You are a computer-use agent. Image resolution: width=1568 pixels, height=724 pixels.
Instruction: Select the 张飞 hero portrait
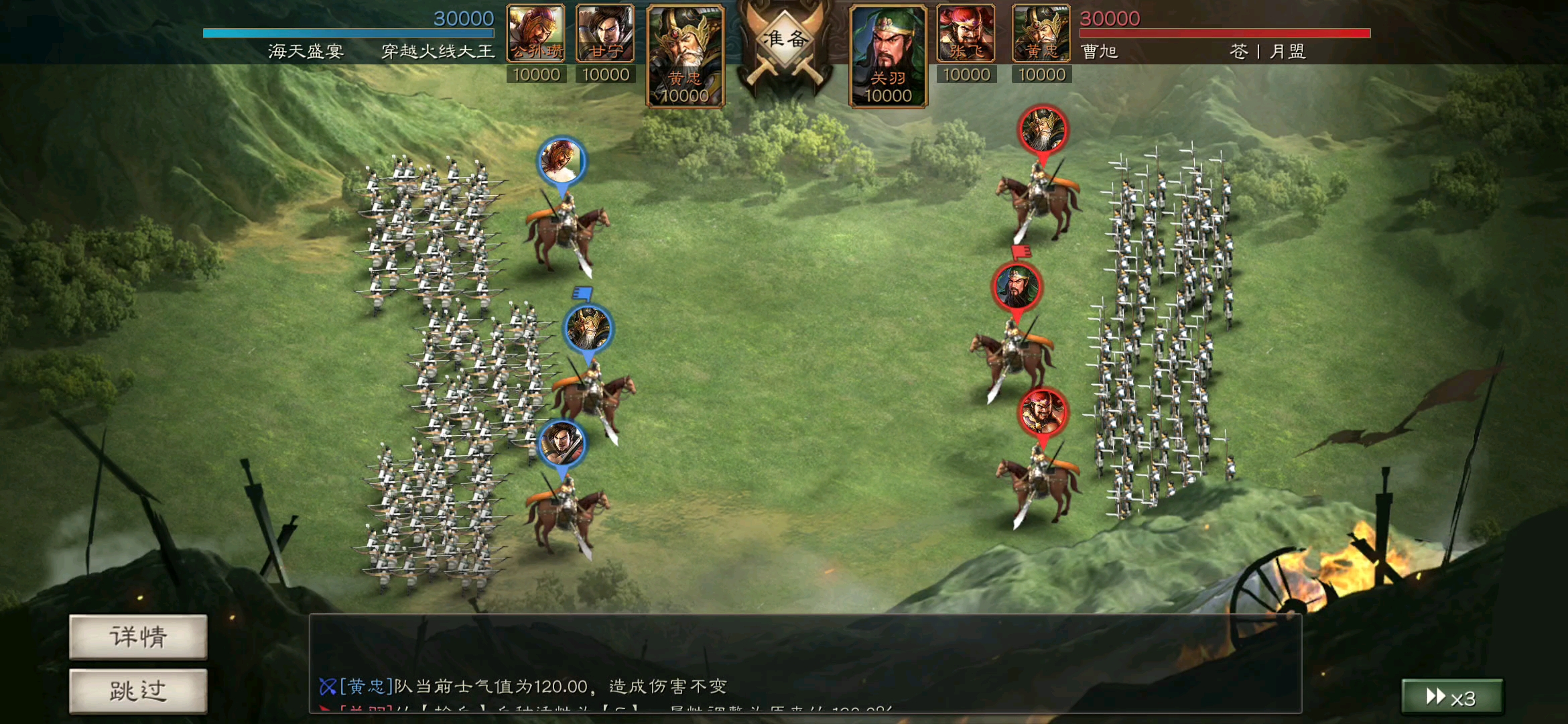965,32
